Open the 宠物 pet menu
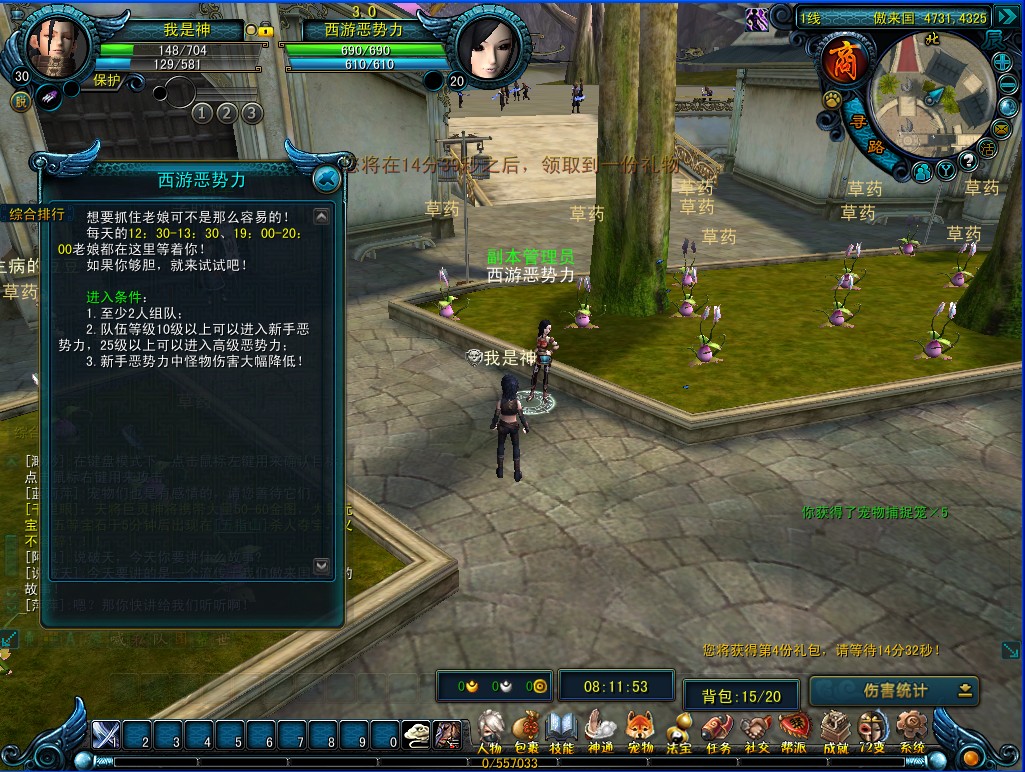The image size is (1025, 772). point(640,730)
